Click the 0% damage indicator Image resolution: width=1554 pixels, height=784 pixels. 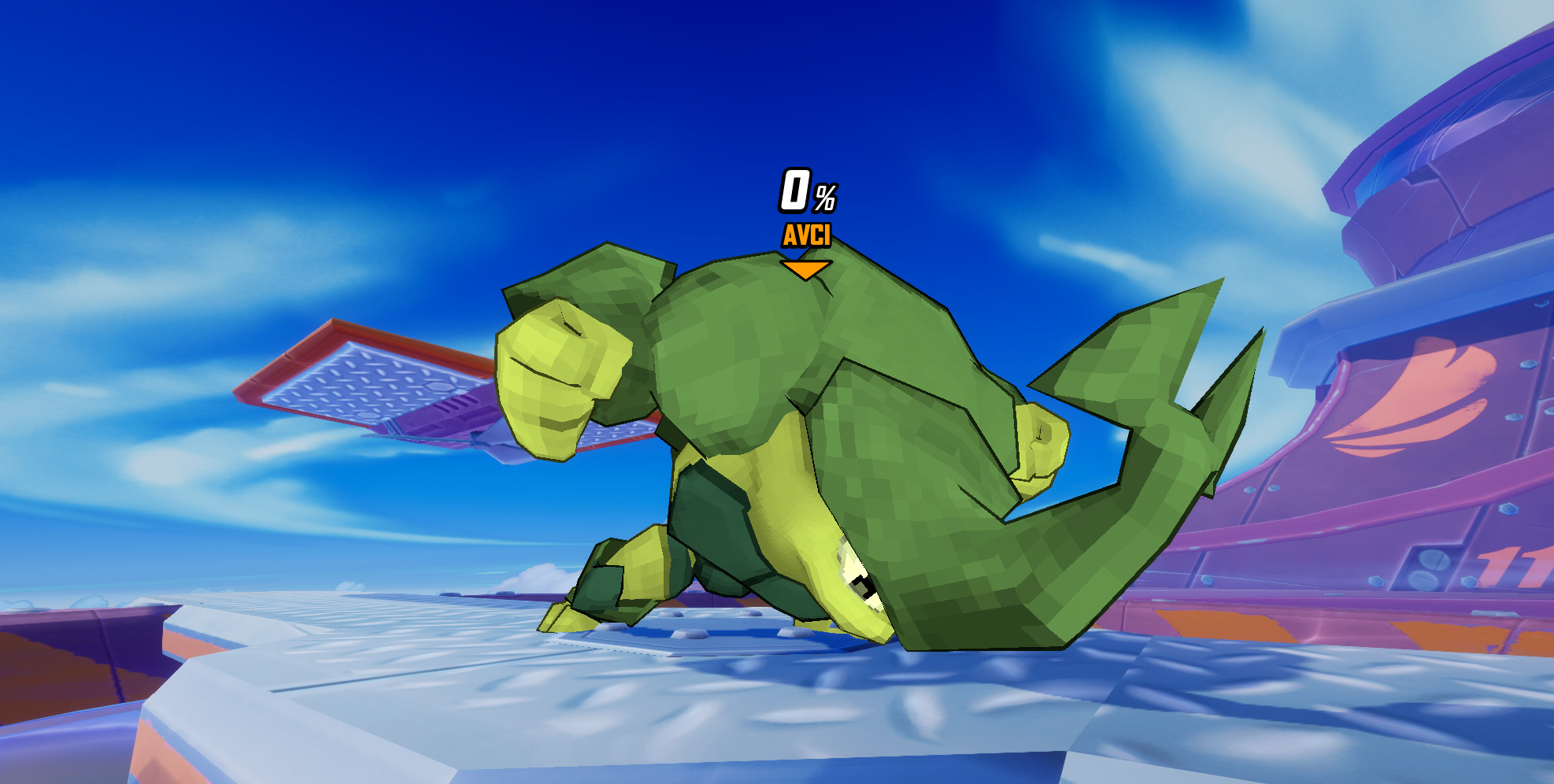click(803, 192)
